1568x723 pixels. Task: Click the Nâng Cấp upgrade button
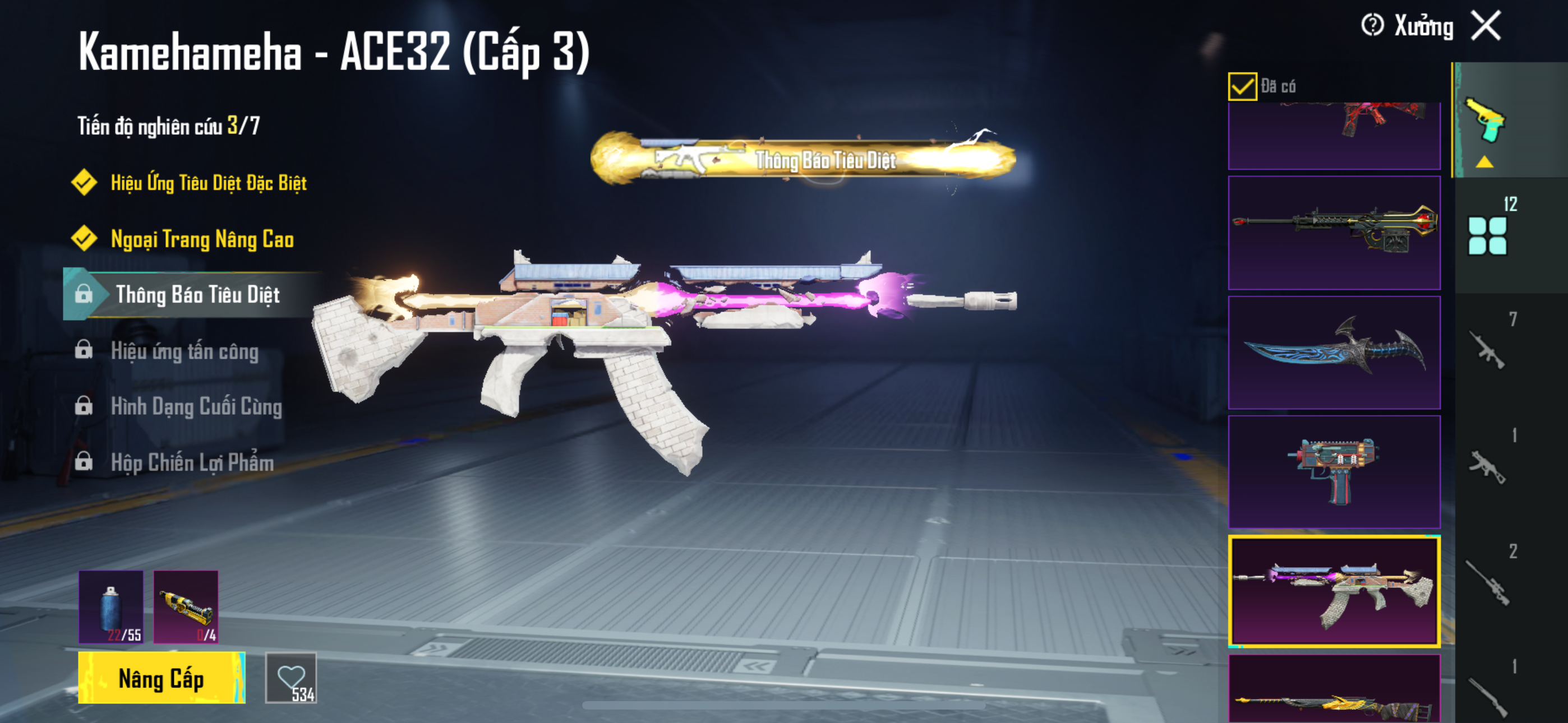[162, 678]
